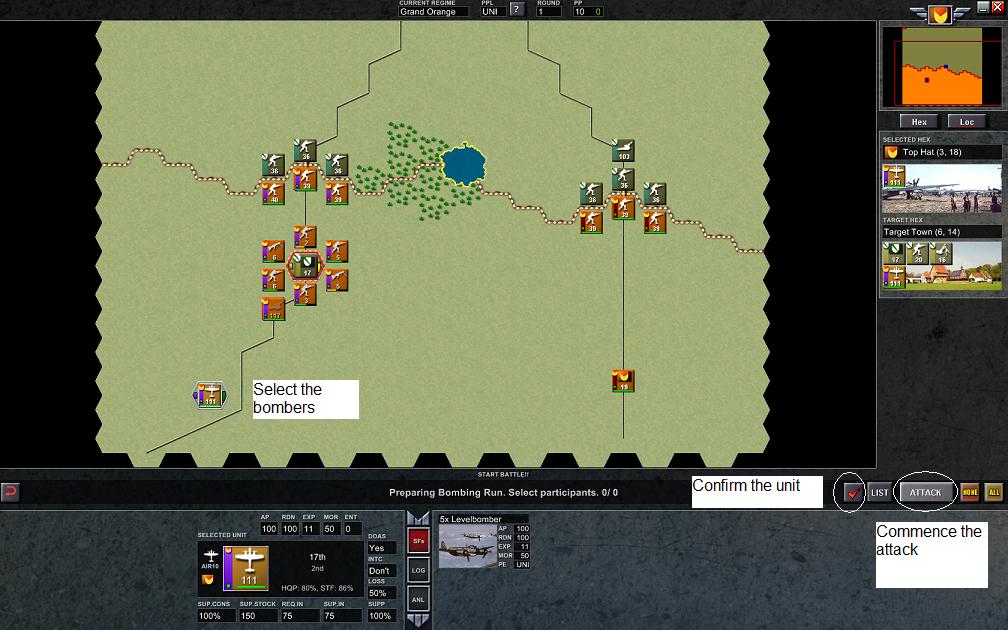This screenshot has width=1008, height=630.
Task: Switch to the Hex view tab
Action: (919, 122)
